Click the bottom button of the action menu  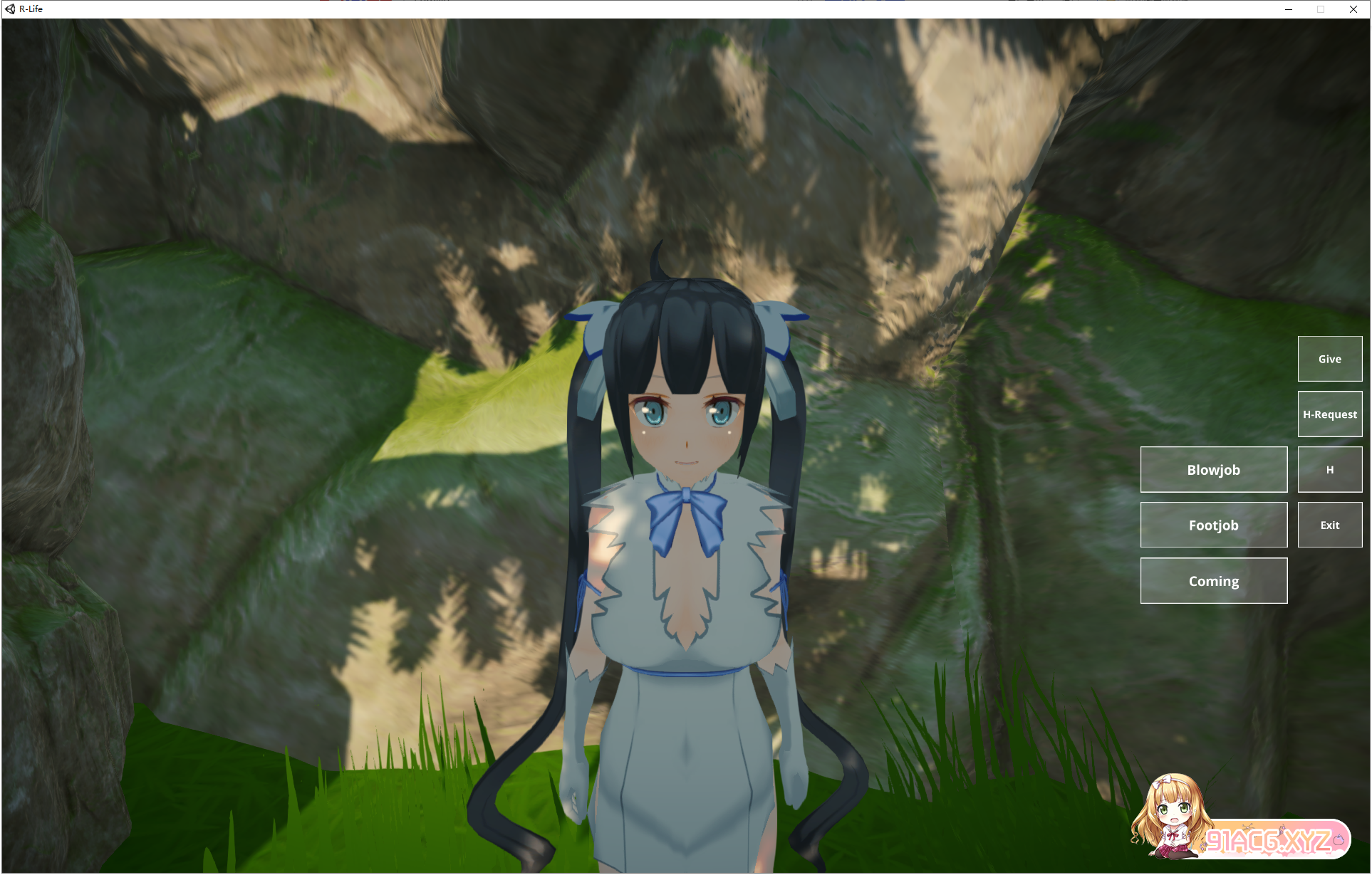[1213, 580]
